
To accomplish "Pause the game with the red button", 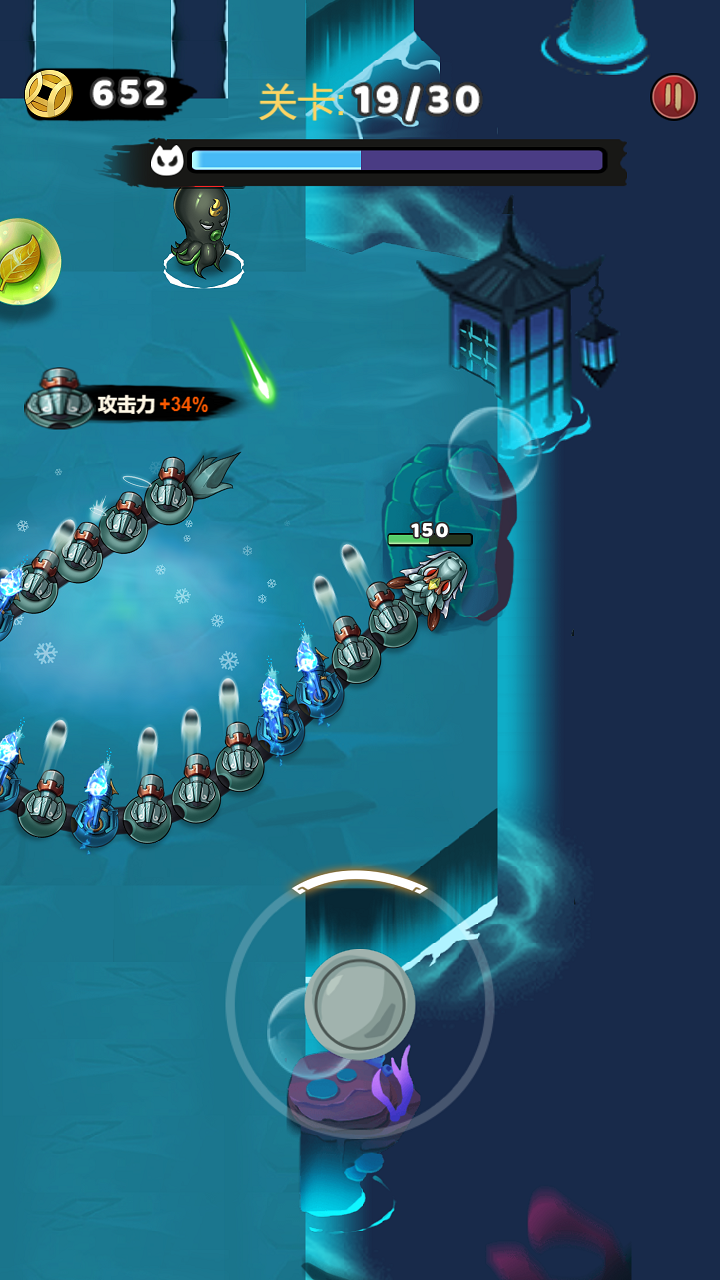I will [674, 97].
